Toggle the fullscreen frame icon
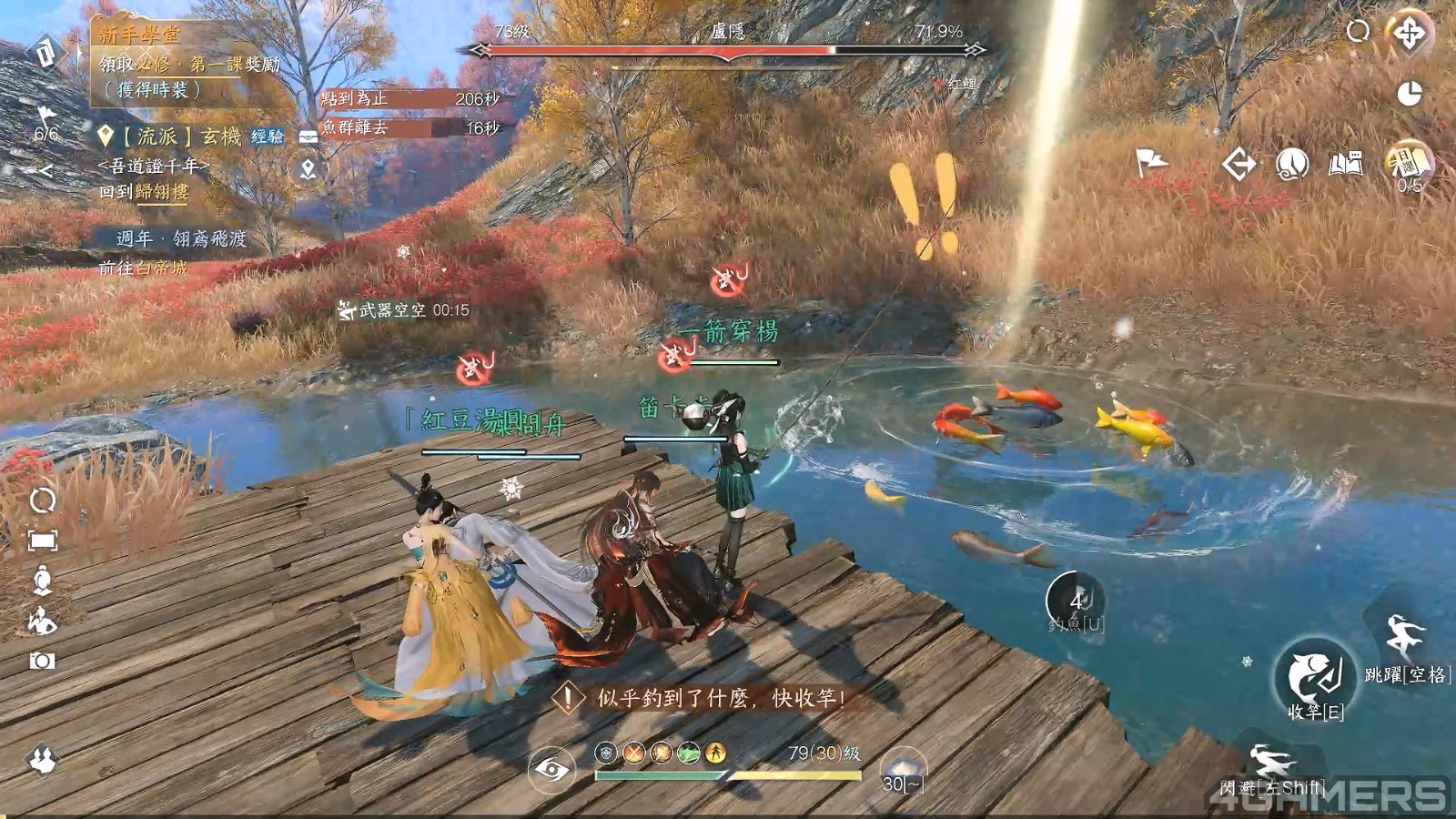 (x=42, y=541)
